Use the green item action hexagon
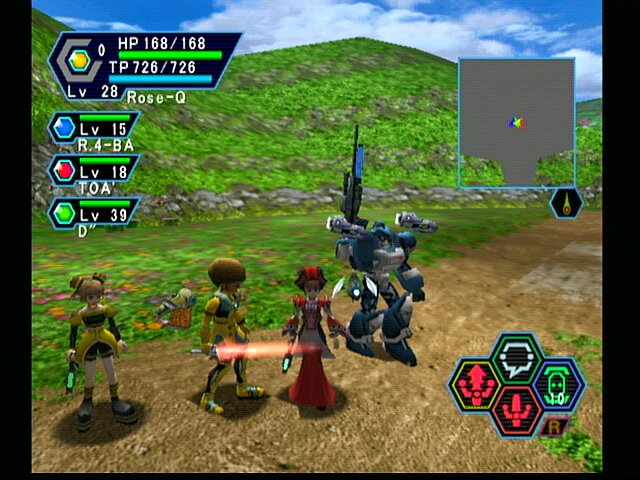Viewport: 640px width, 480px height. [x=558, y=383]
